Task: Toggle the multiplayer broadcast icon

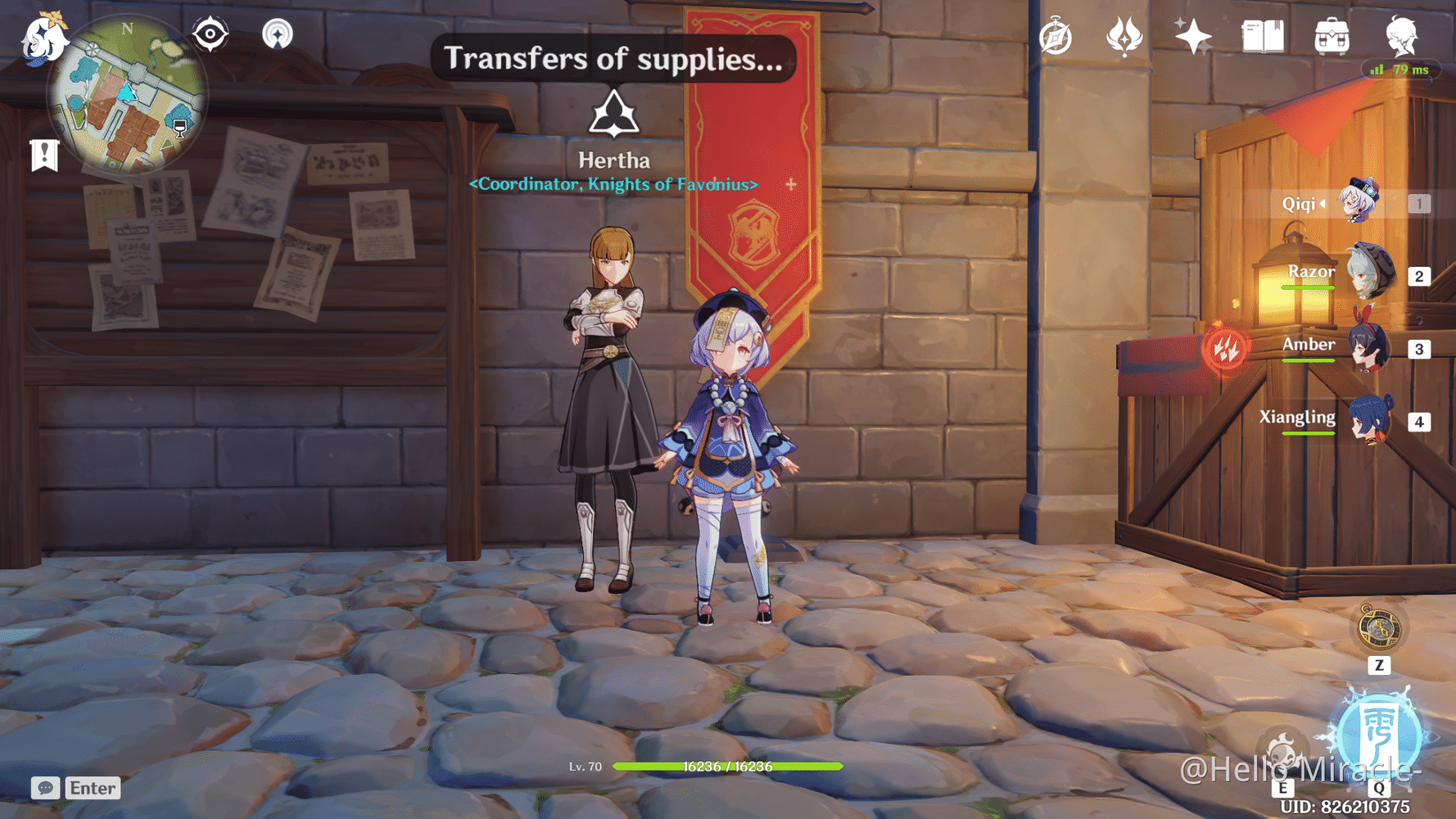Action: (x=279, y=34)
